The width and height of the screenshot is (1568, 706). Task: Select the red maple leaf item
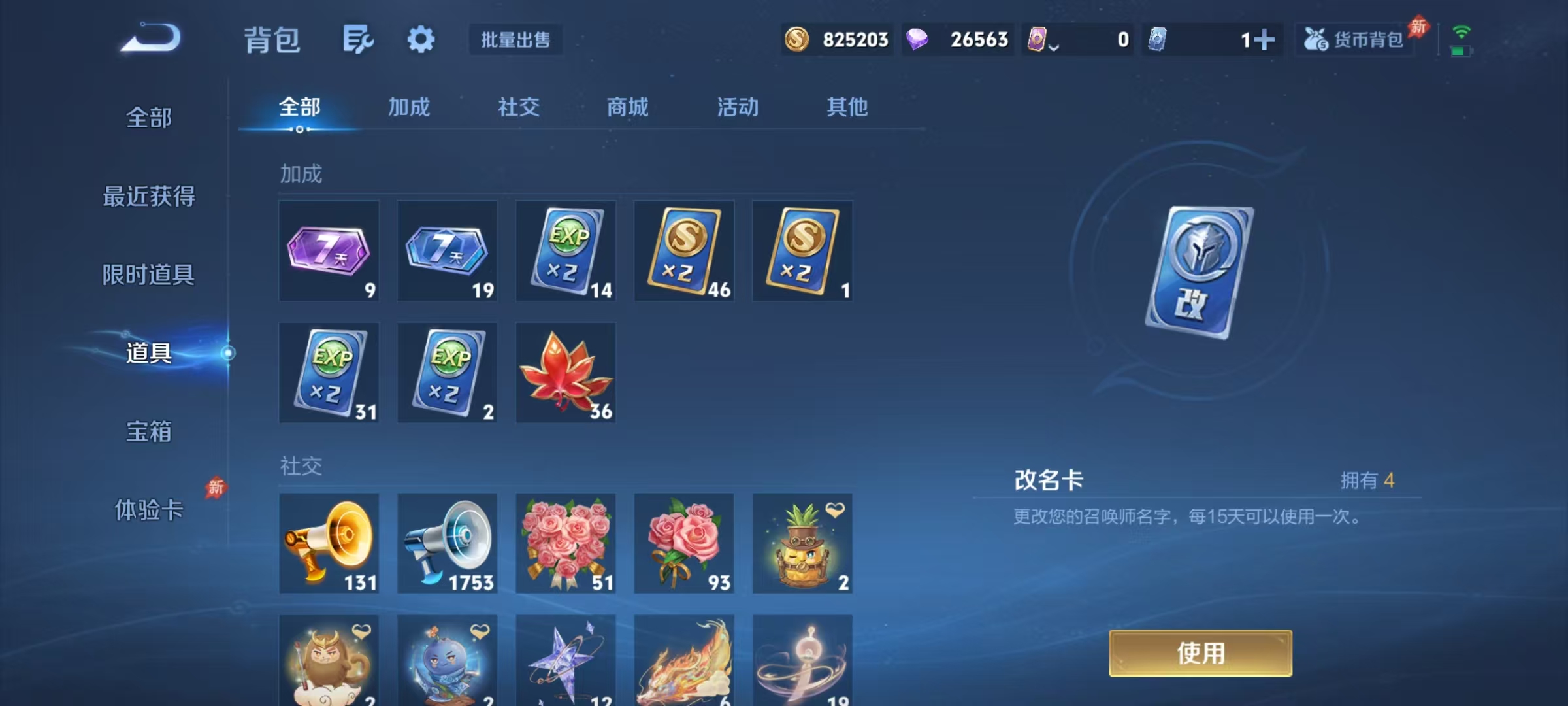(x=565, y=373)
